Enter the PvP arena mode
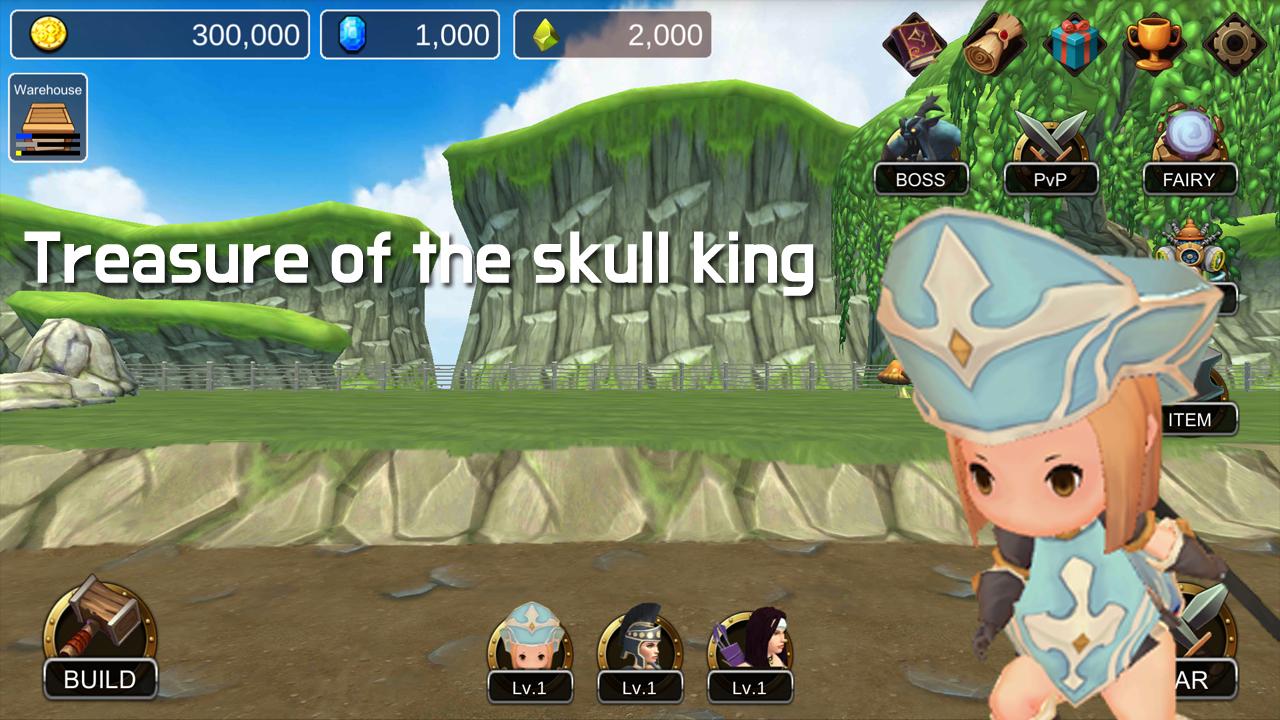The image size is (1280, 720). 1051,179
